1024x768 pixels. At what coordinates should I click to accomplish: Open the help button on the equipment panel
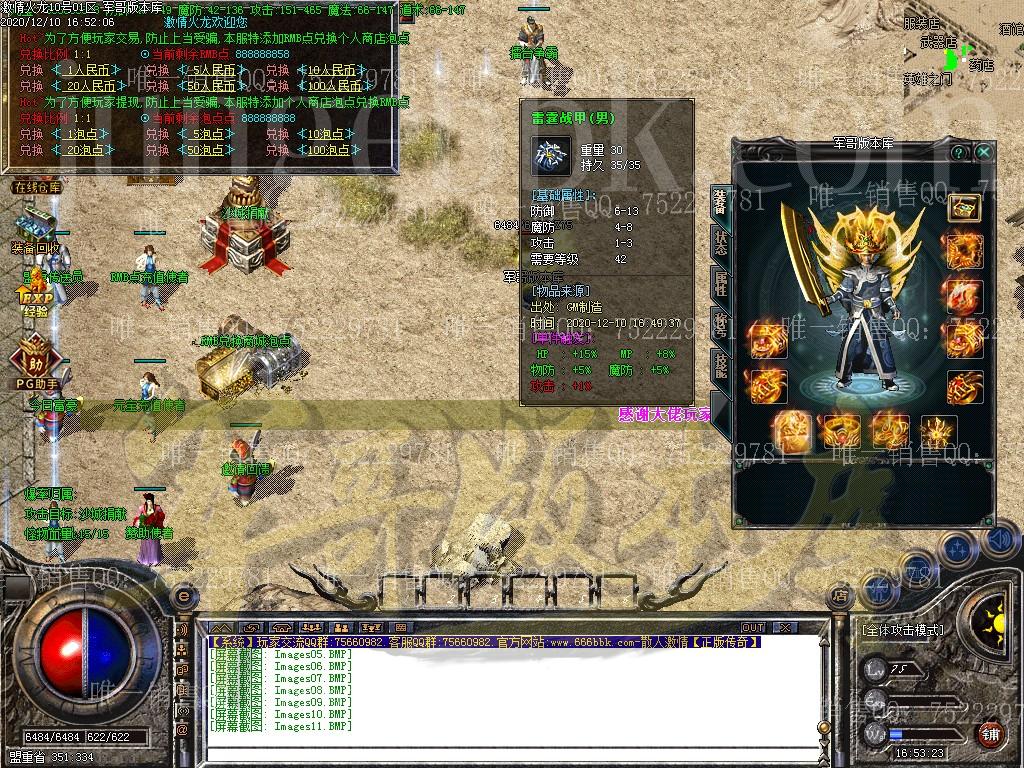coord(959,153)
